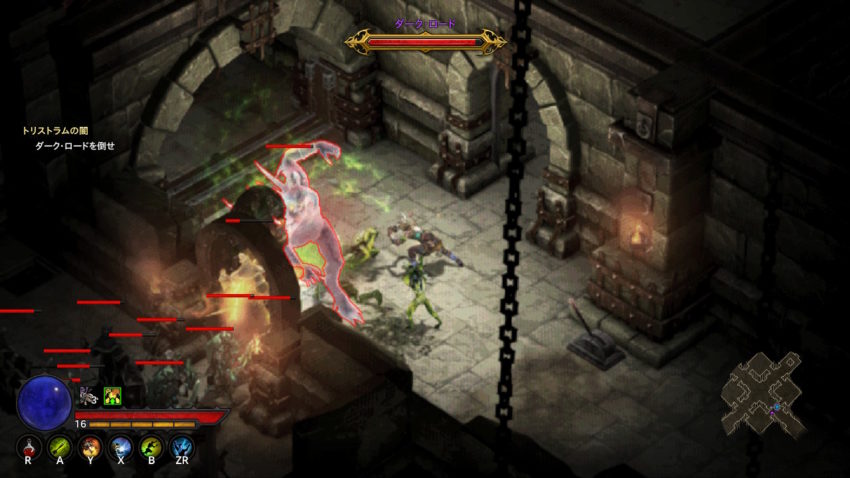Screen dimensions: 850x478
Task: Select the green-bordered buff icon
Action: click(113, 396)
